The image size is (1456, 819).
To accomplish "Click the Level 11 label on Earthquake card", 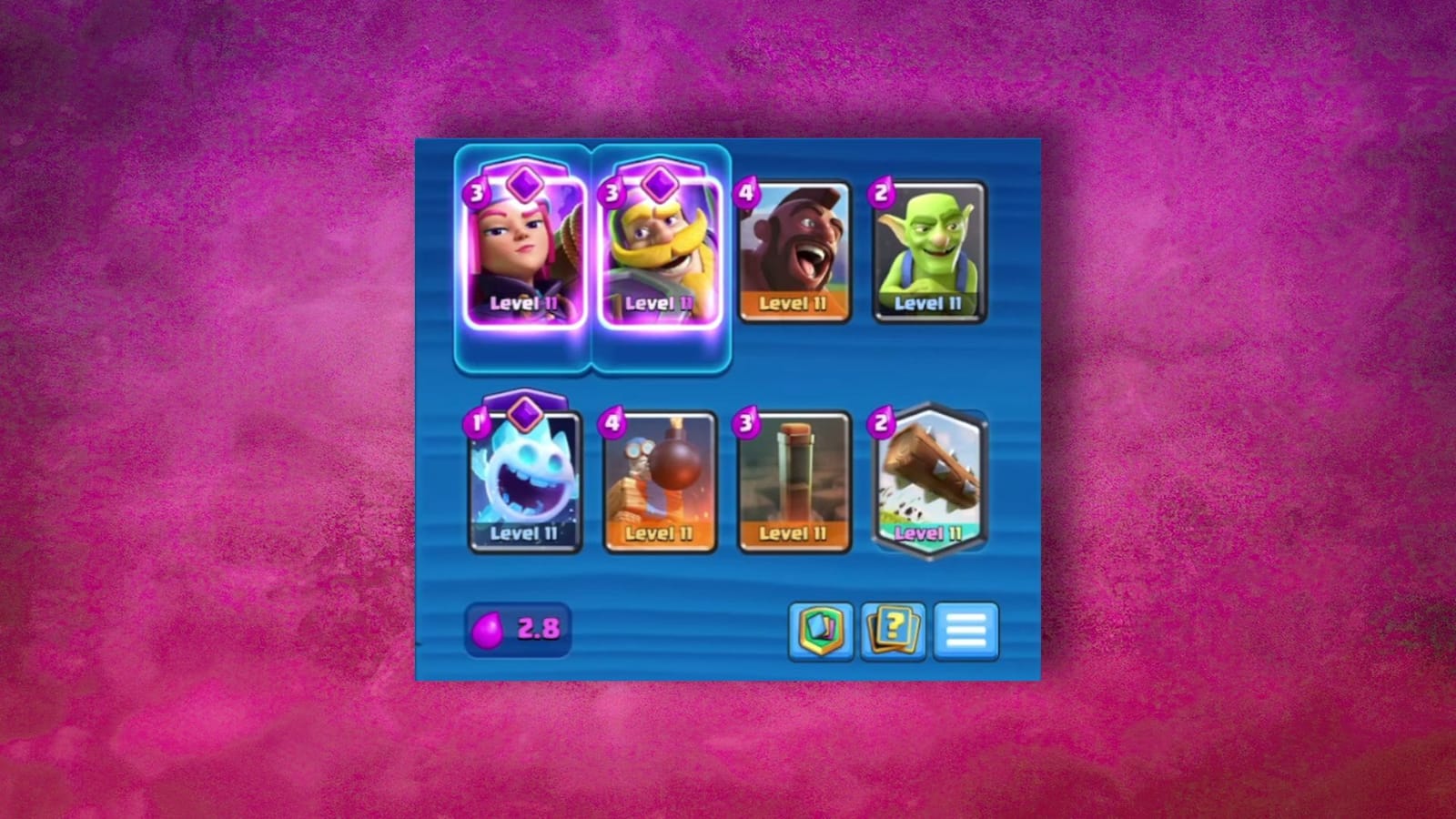I will (794, 534).
